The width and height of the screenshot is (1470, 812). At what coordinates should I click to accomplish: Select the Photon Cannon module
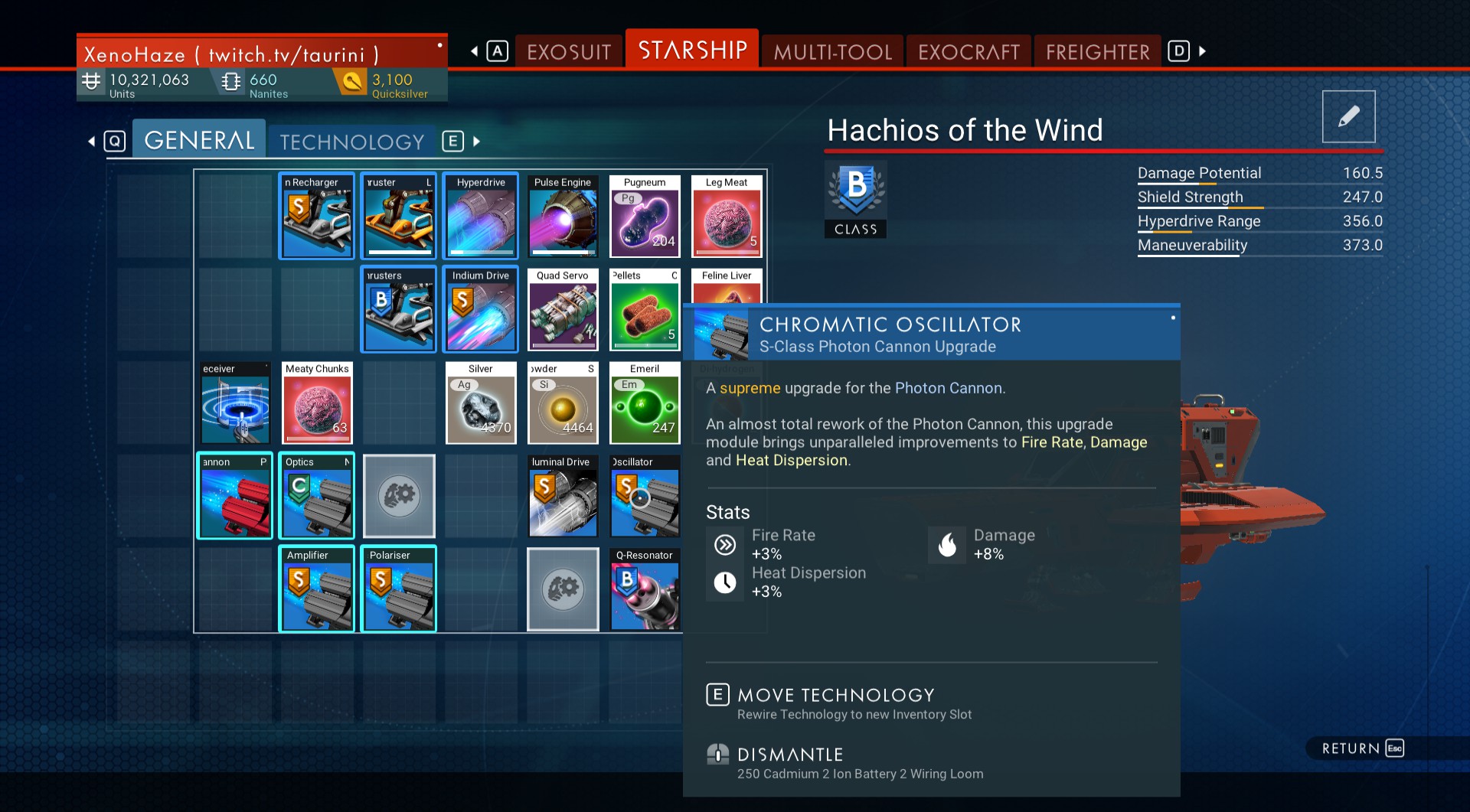[235, 496]
